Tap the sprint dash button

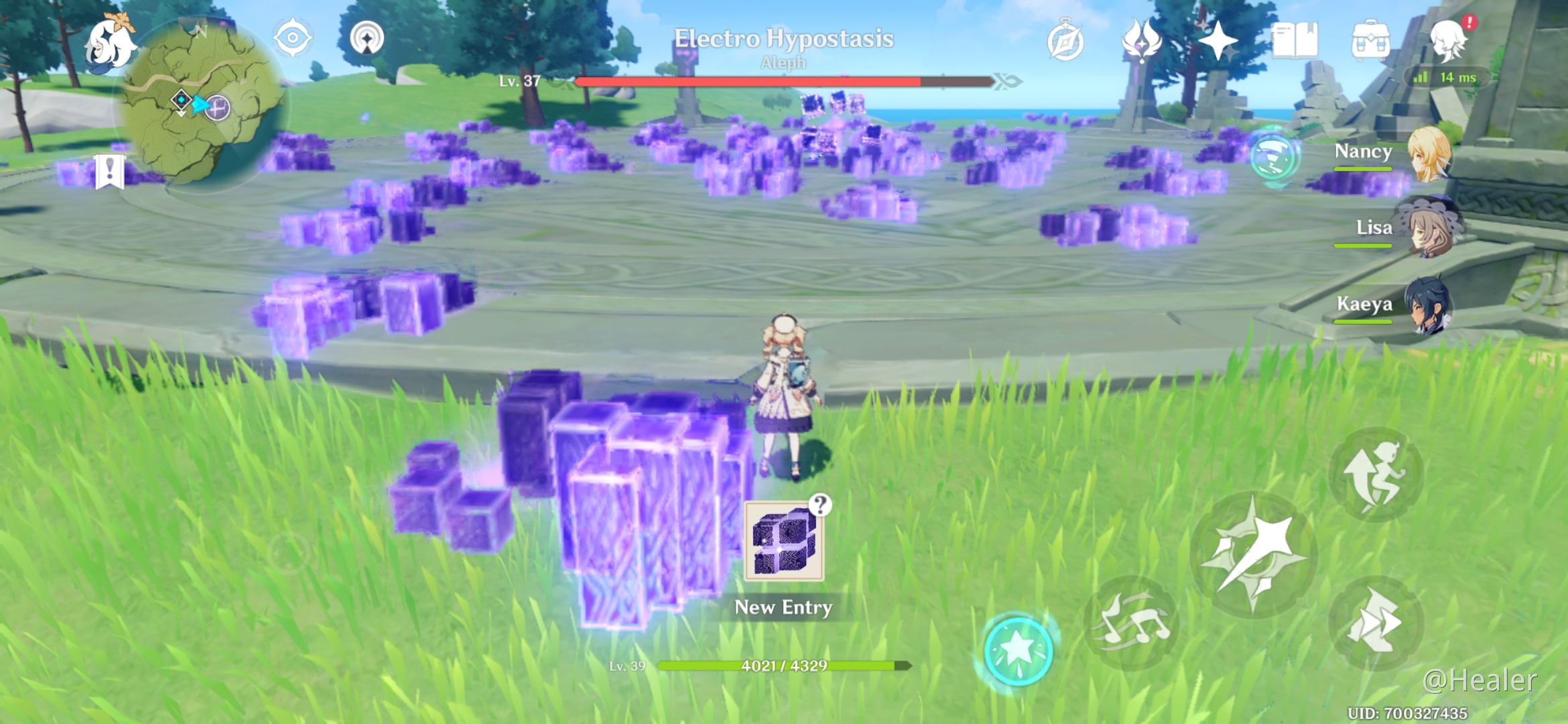pyautogui.click(x=1375, y=622)
